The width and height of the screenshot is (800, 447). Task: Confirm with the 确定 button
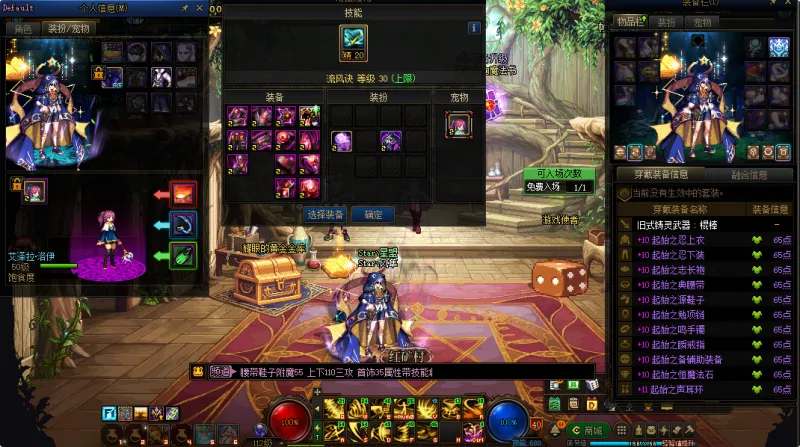click(373, 214)
